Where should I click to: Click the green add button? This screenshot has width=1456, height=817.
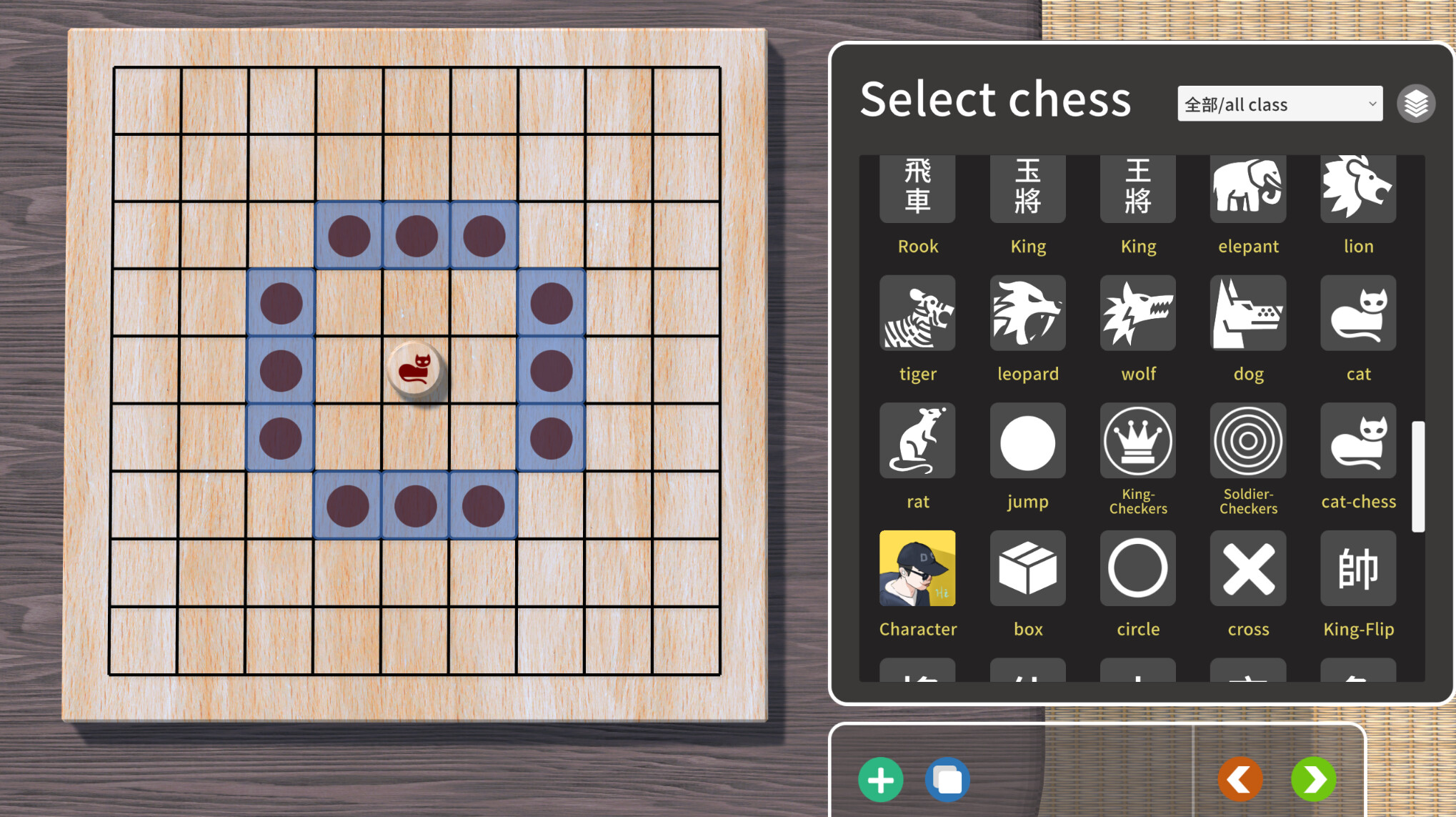pyautogui.click(x=881, y=779)
